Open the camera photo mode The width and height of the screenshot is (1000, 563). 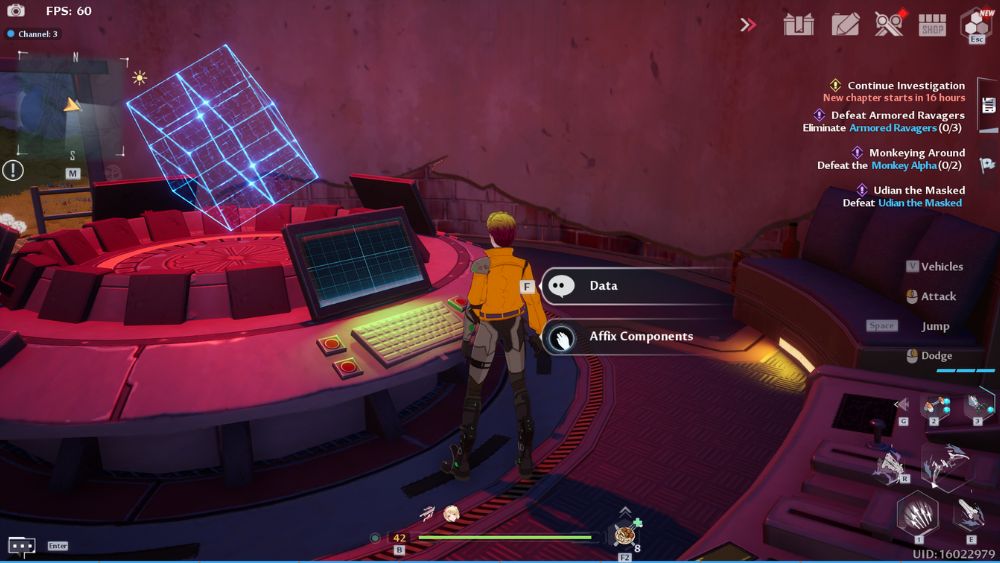pyautogui.click(x=16, y=11)
